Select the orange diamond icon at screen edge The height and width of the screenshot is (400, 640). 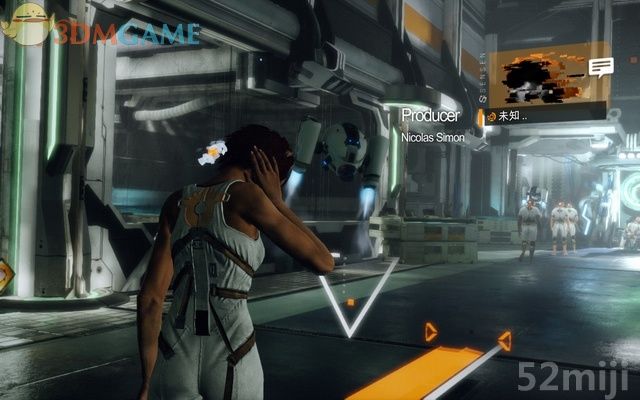[5, 273]
